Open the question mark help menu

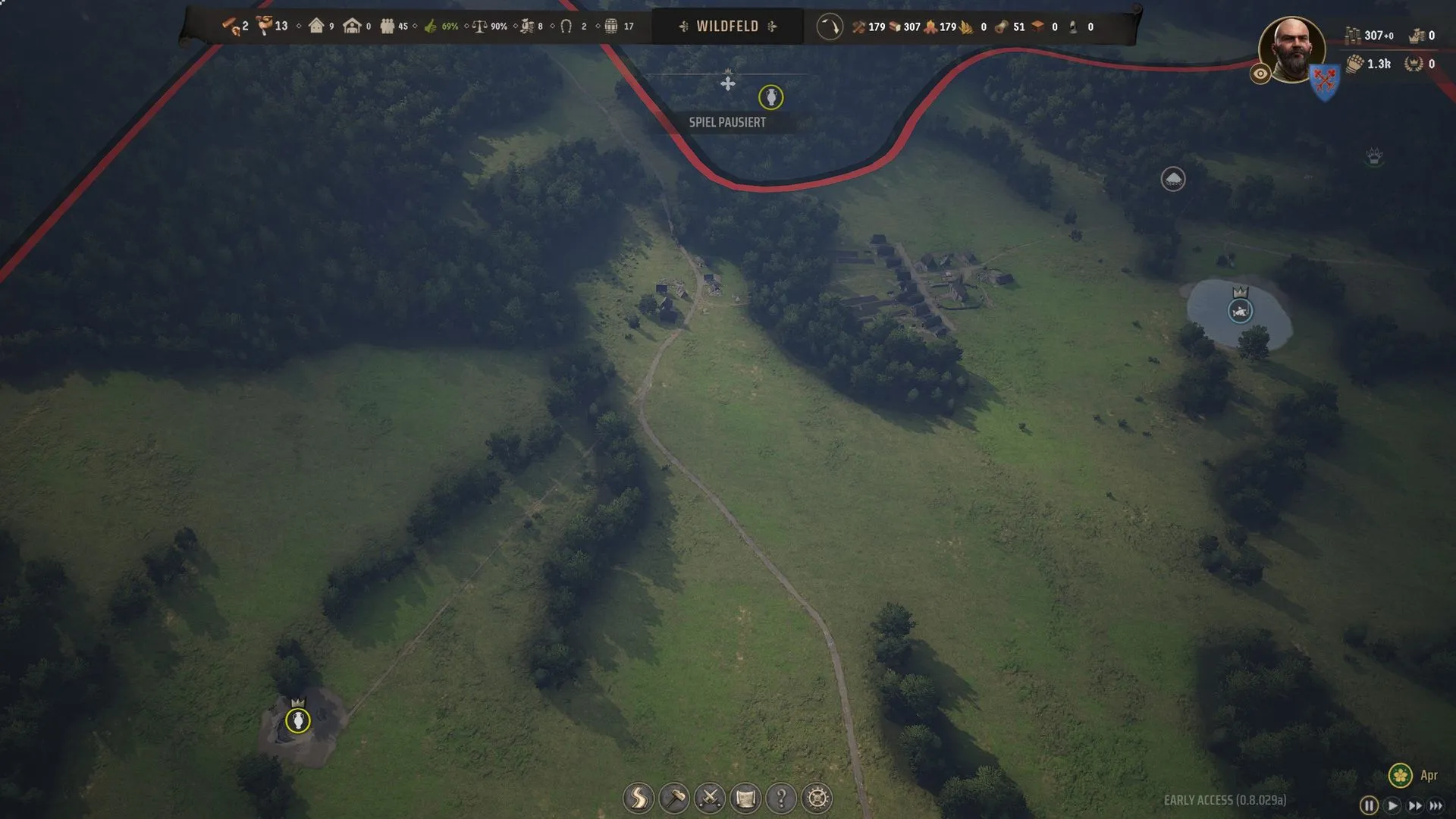[781, 798]
